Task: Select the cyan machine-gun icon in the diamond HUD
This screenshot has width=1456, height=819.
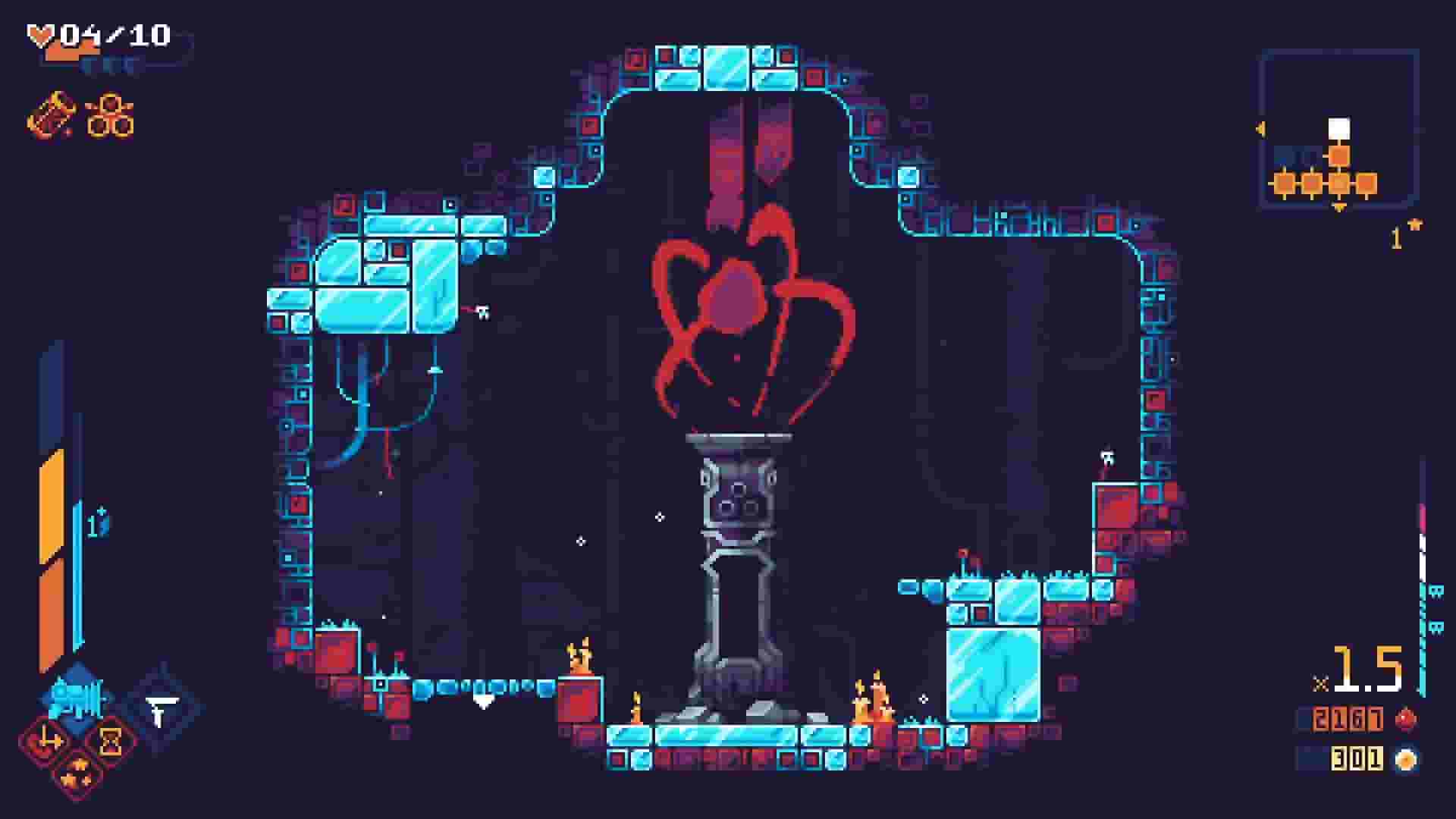Action: point(74,698)
